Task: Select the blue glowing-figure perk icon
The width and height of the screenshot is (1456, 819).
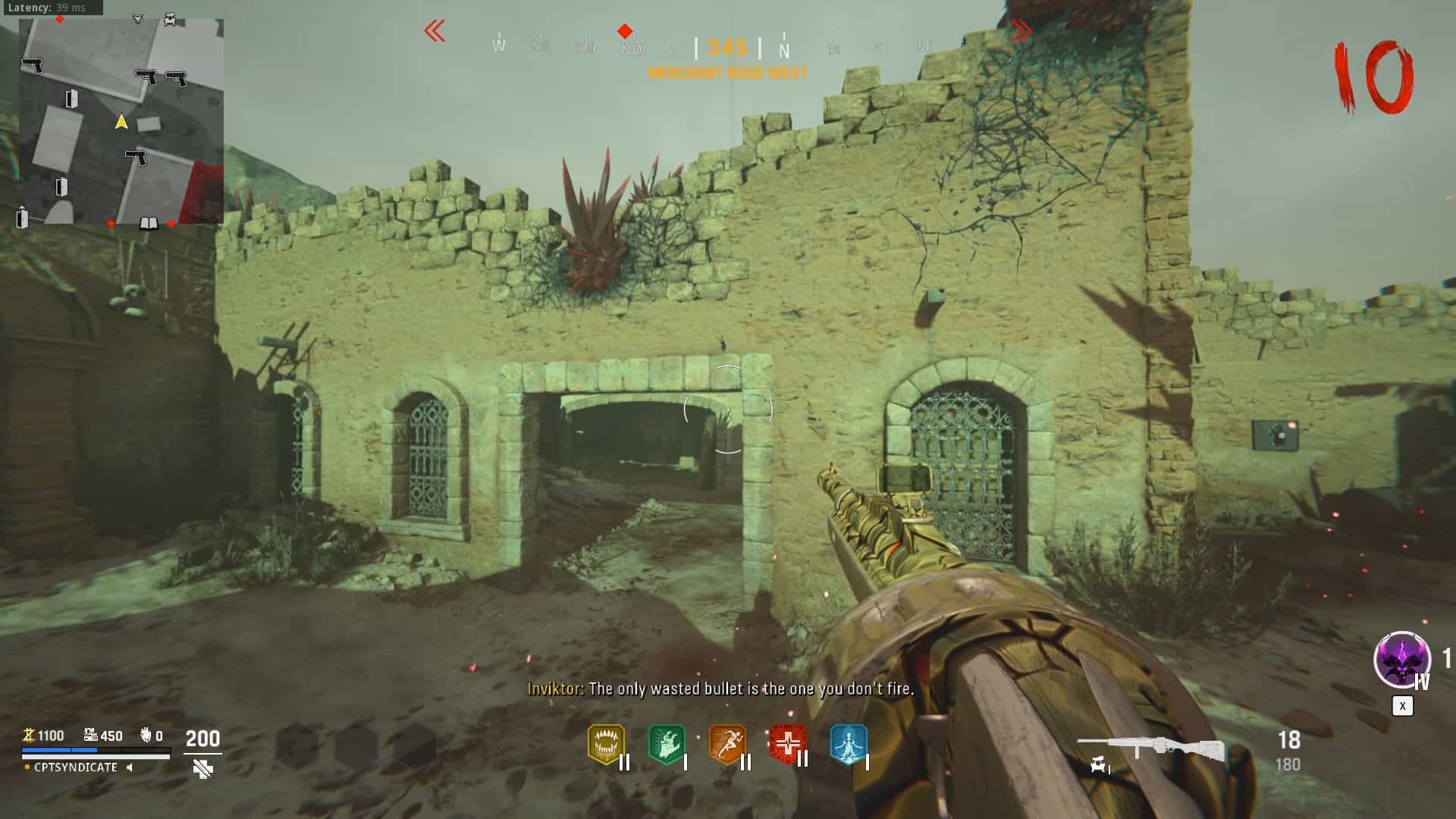Action: (848, 745)
